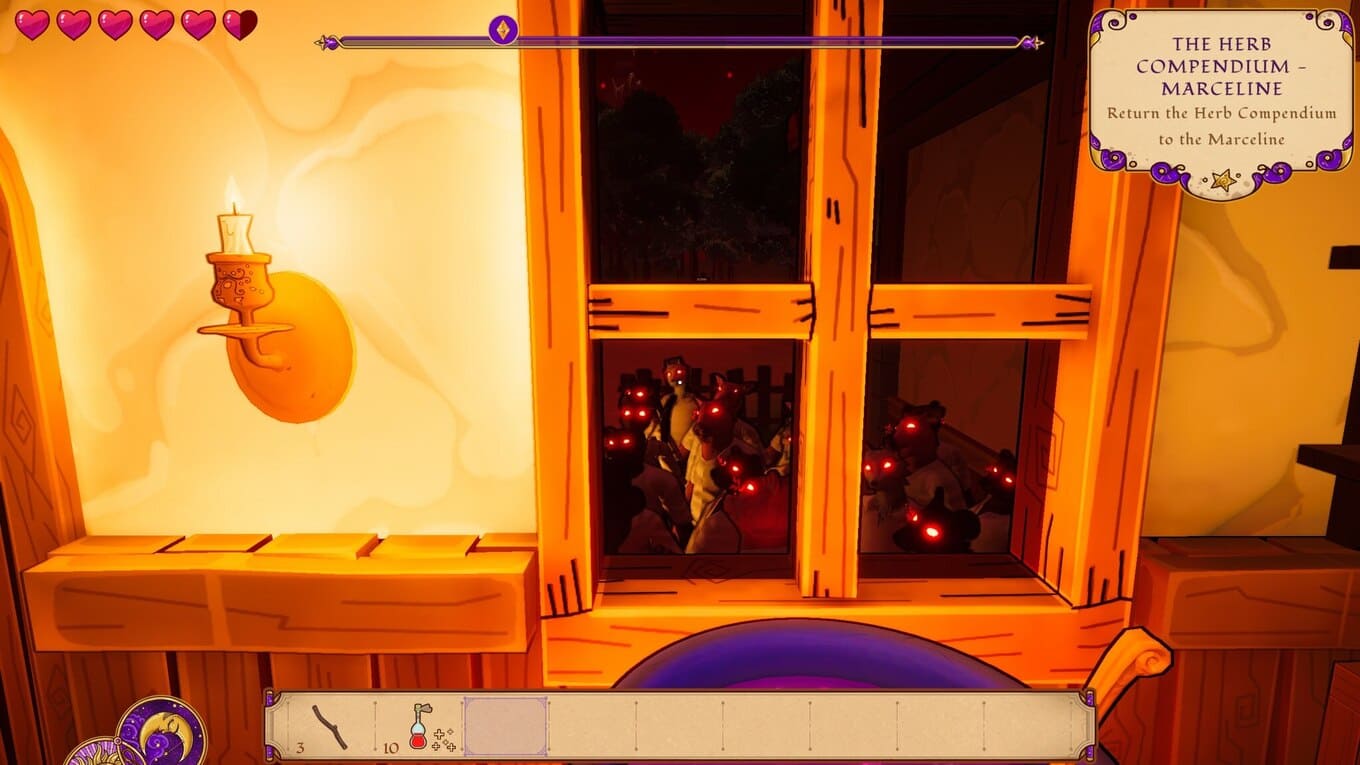Click the crescent moon night medallion
Viewport: 1360px width, 765px height.
coord(162,733)
